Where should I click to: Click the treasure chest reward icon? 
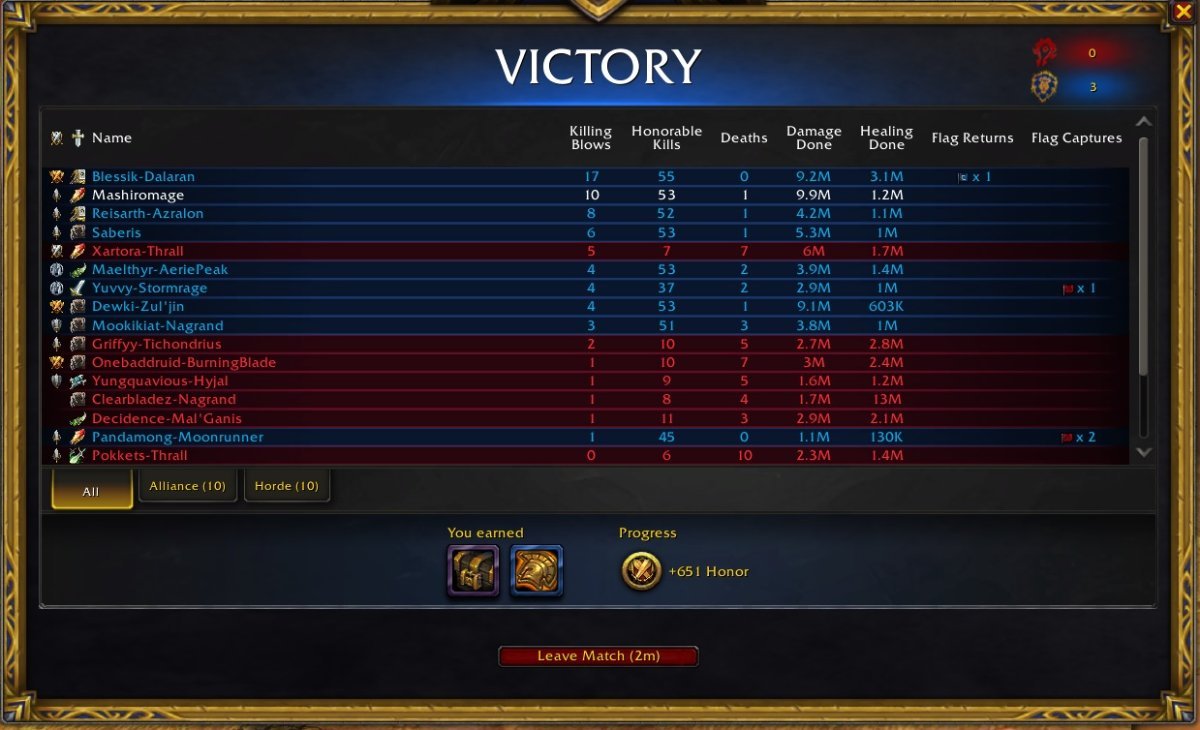pos(473,571)
